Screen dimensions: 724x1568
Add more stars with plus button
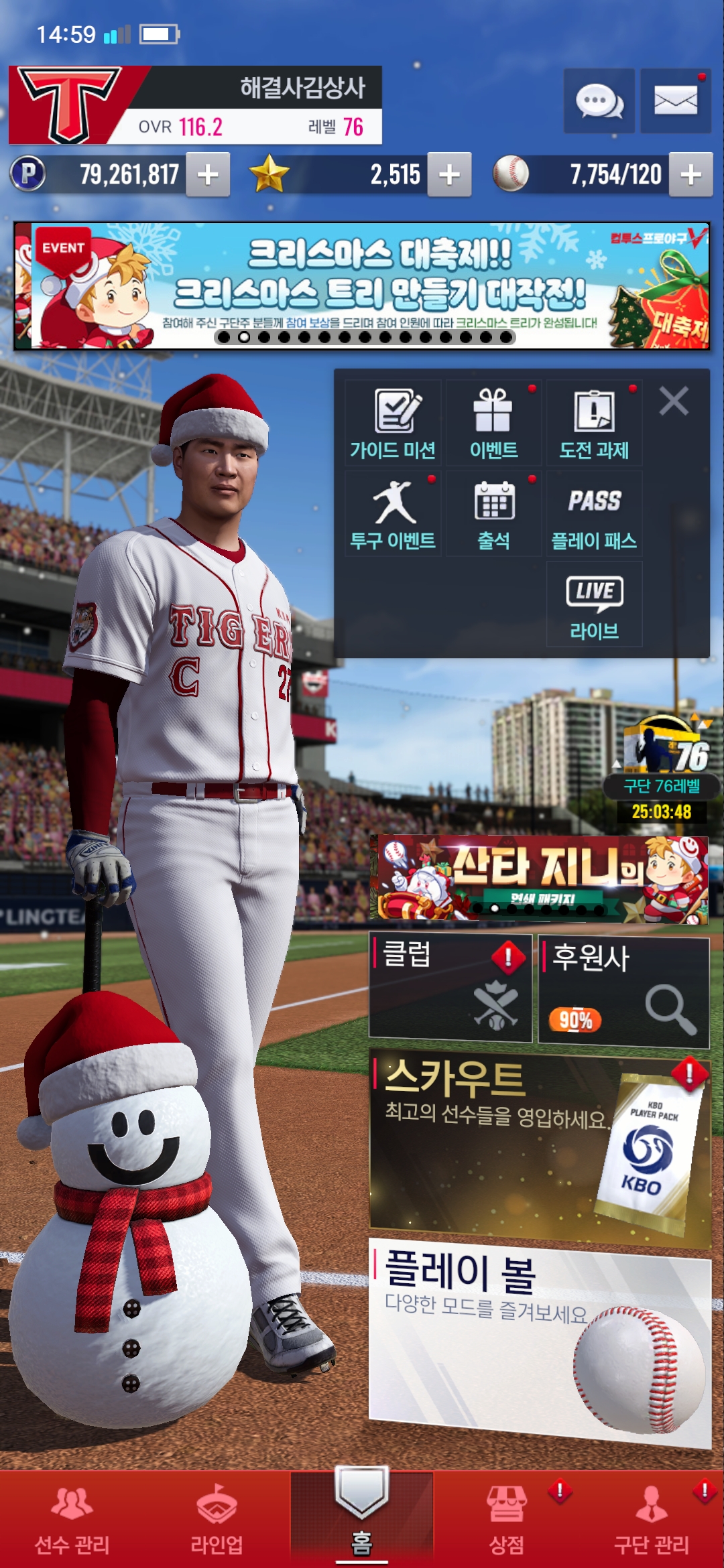tap(449, 175)
